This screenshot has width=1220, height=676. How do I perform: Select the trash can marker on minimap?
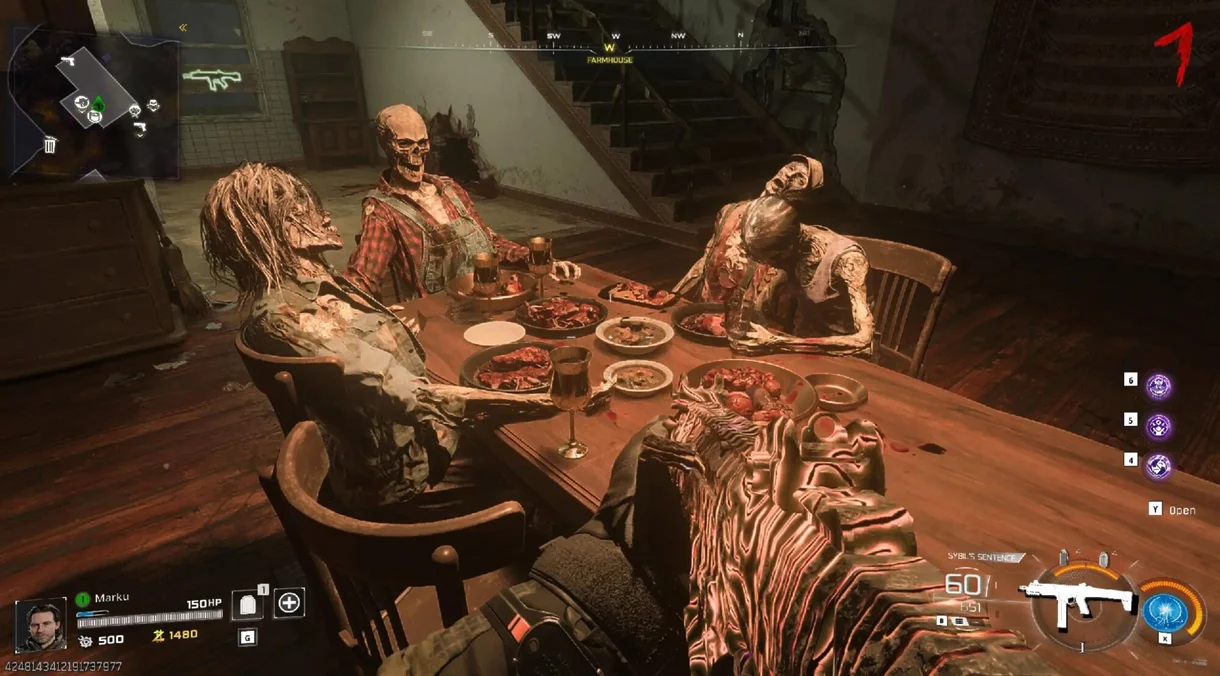coord(50,146)
